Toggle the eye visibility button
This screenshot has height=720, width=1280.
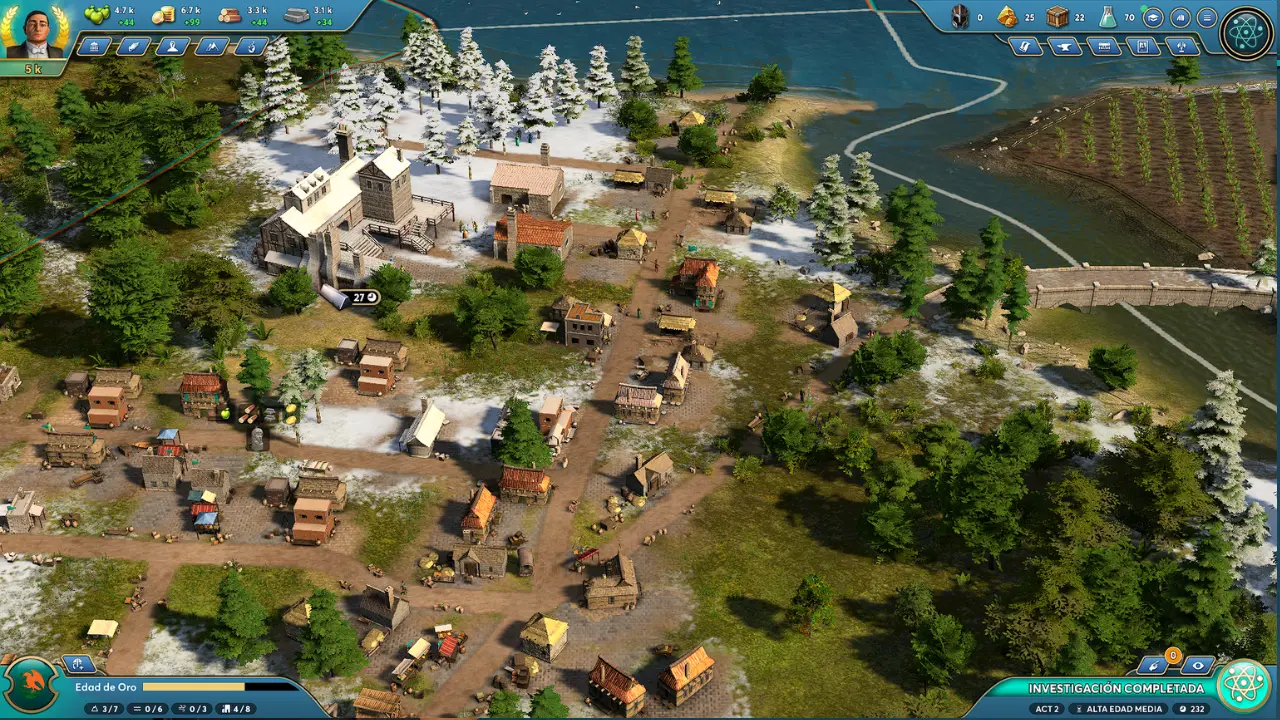click(1197, 665)
